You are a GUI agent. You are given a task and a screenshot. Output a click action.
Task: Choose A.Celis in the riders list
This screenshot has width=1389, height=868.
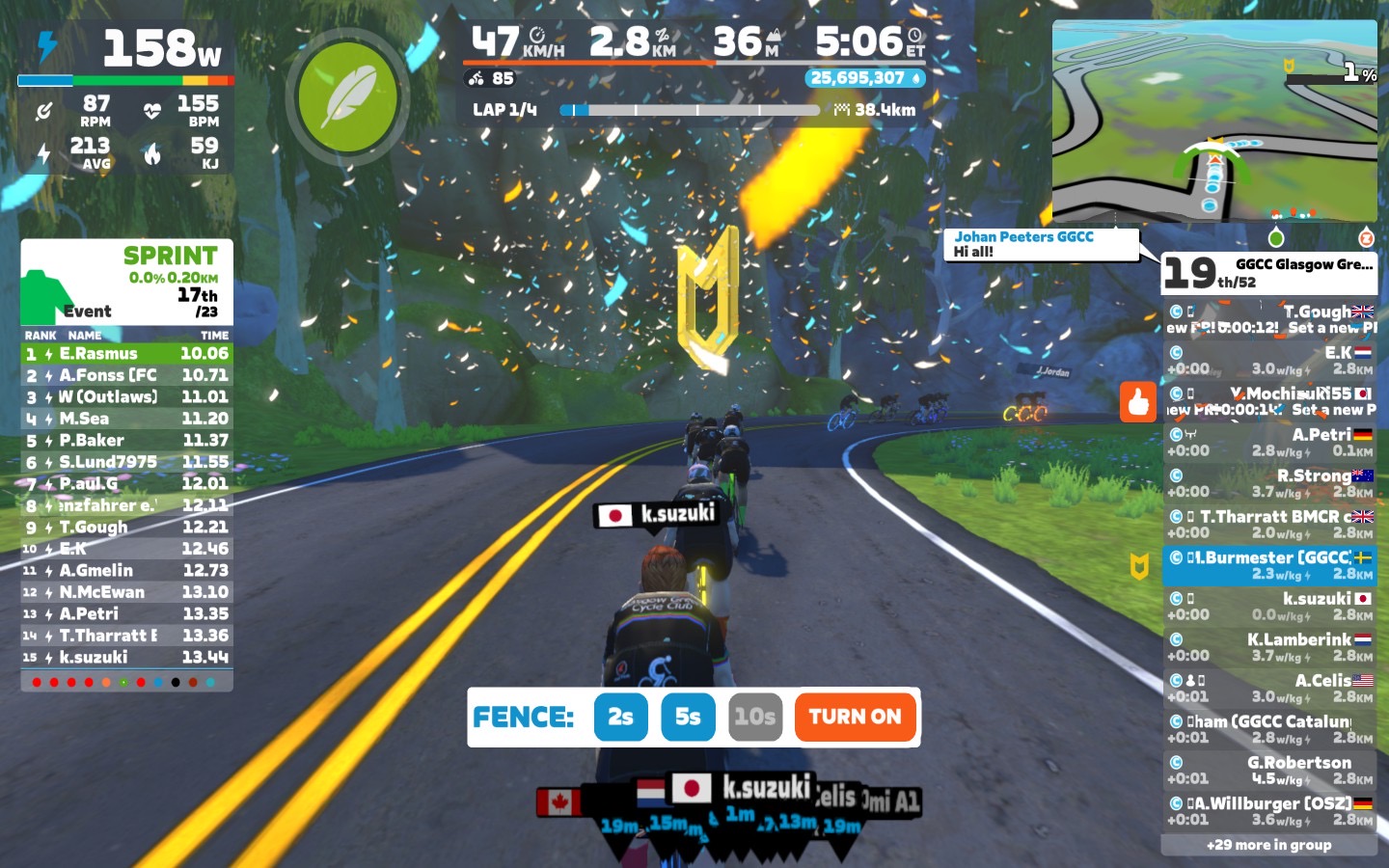pos(1269,688)
